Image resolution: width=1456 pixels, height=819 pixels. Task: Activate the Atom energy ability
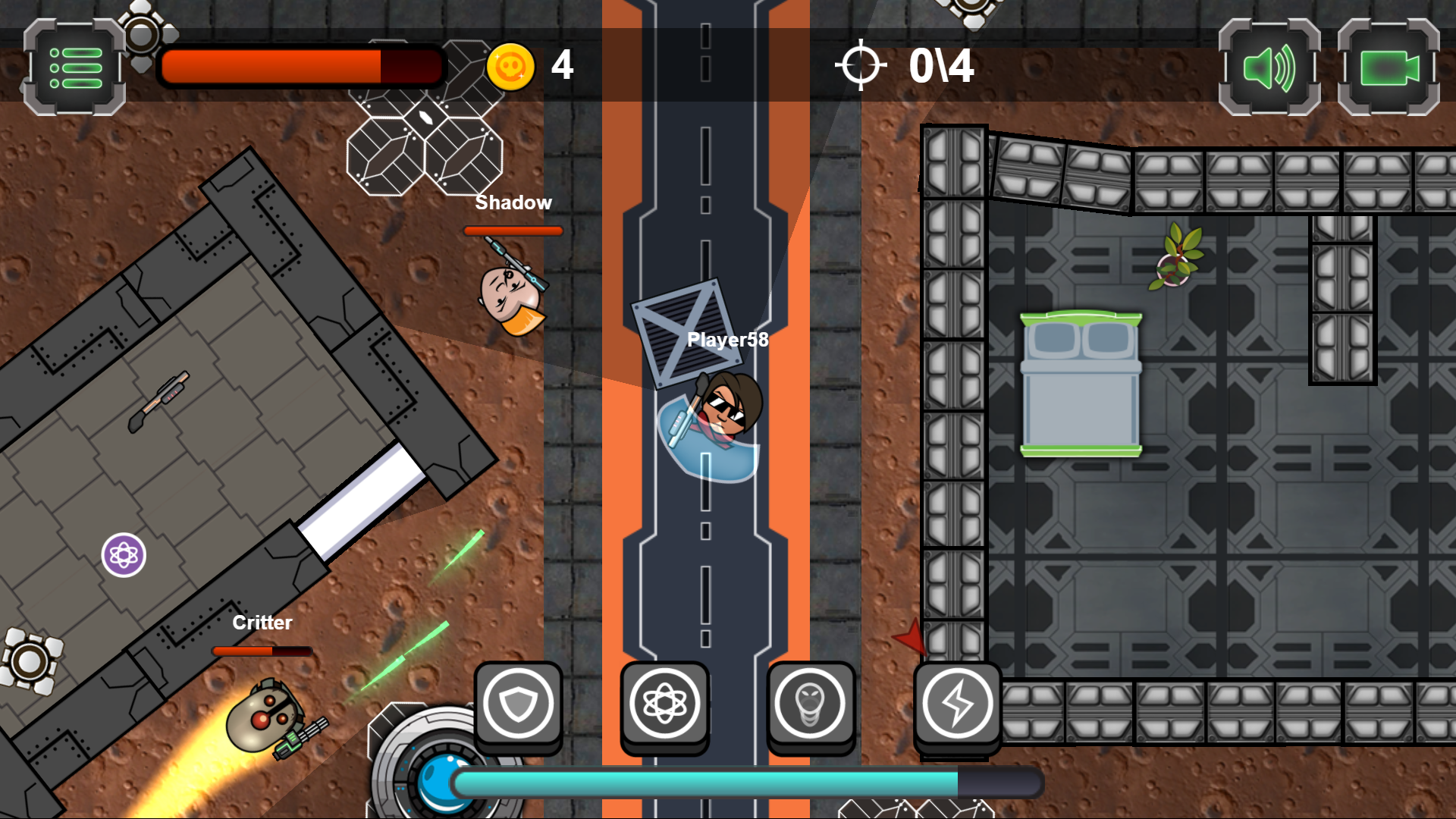(664, 704)
